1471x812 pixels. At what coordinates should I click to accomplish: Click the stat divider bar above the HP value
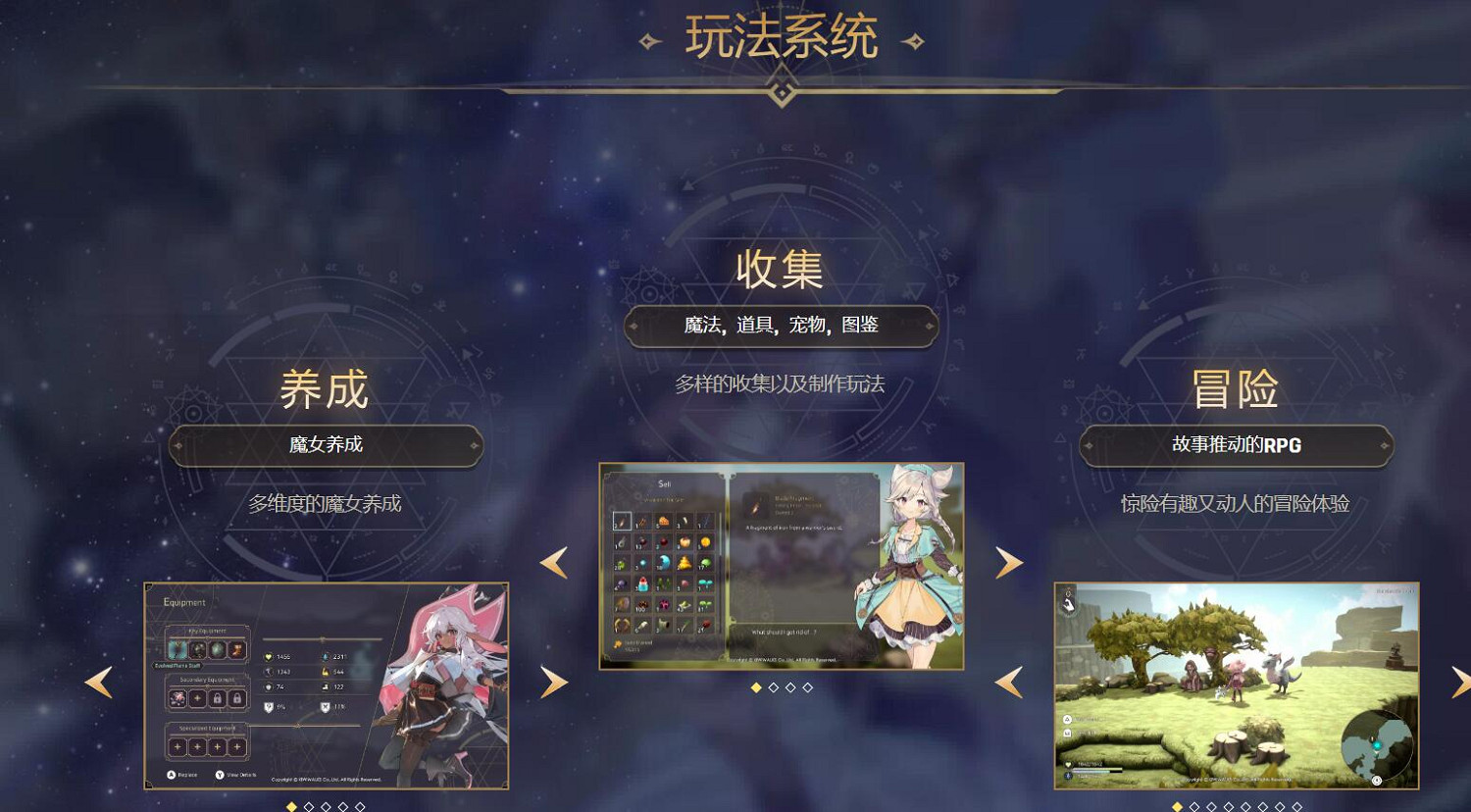tap(322, 638)
